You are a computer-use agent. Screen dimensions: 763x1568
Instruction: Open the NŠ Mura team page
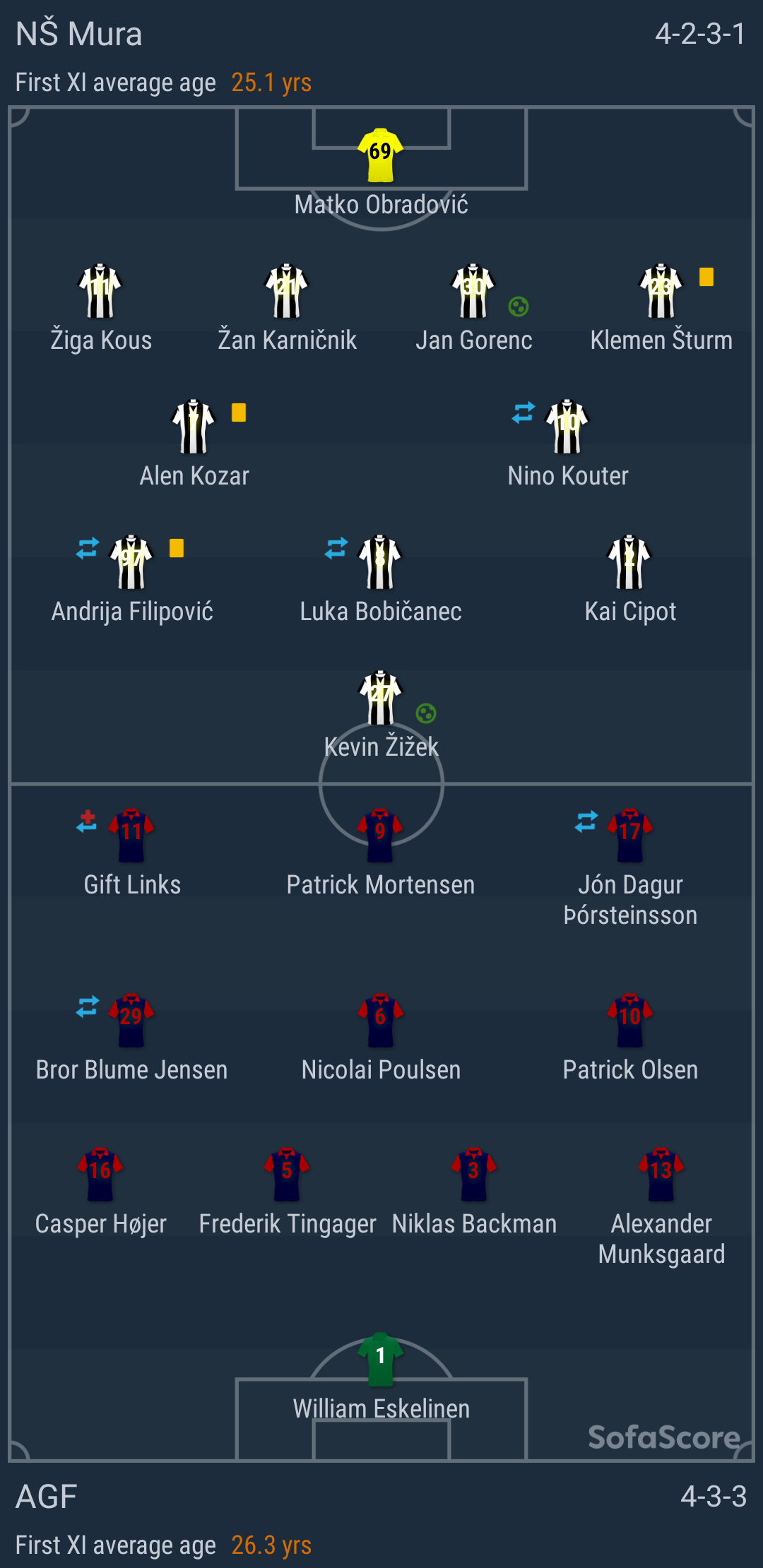click(x=79, y=34)
